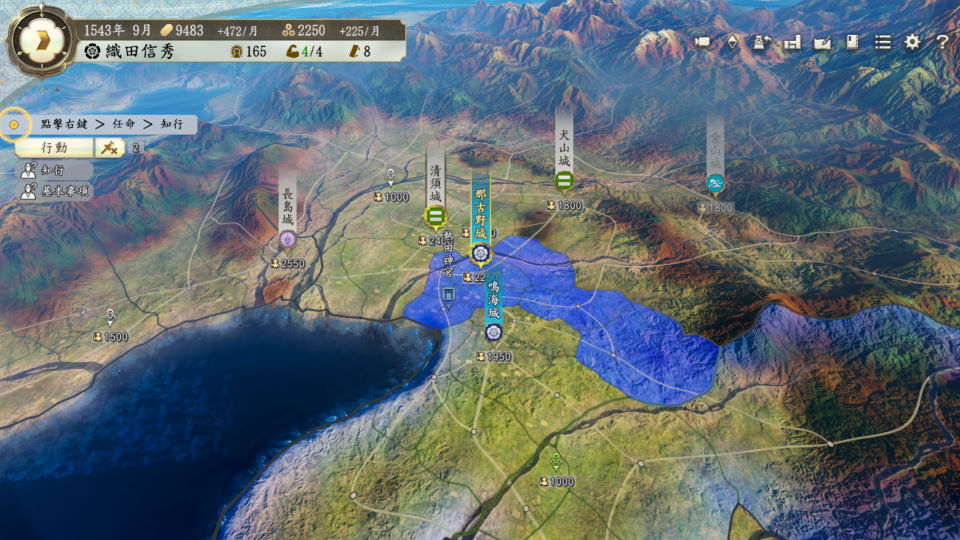The image size is (960, 540).
Task: Open help with the question mark icon
Action: [x=941, y=42]
